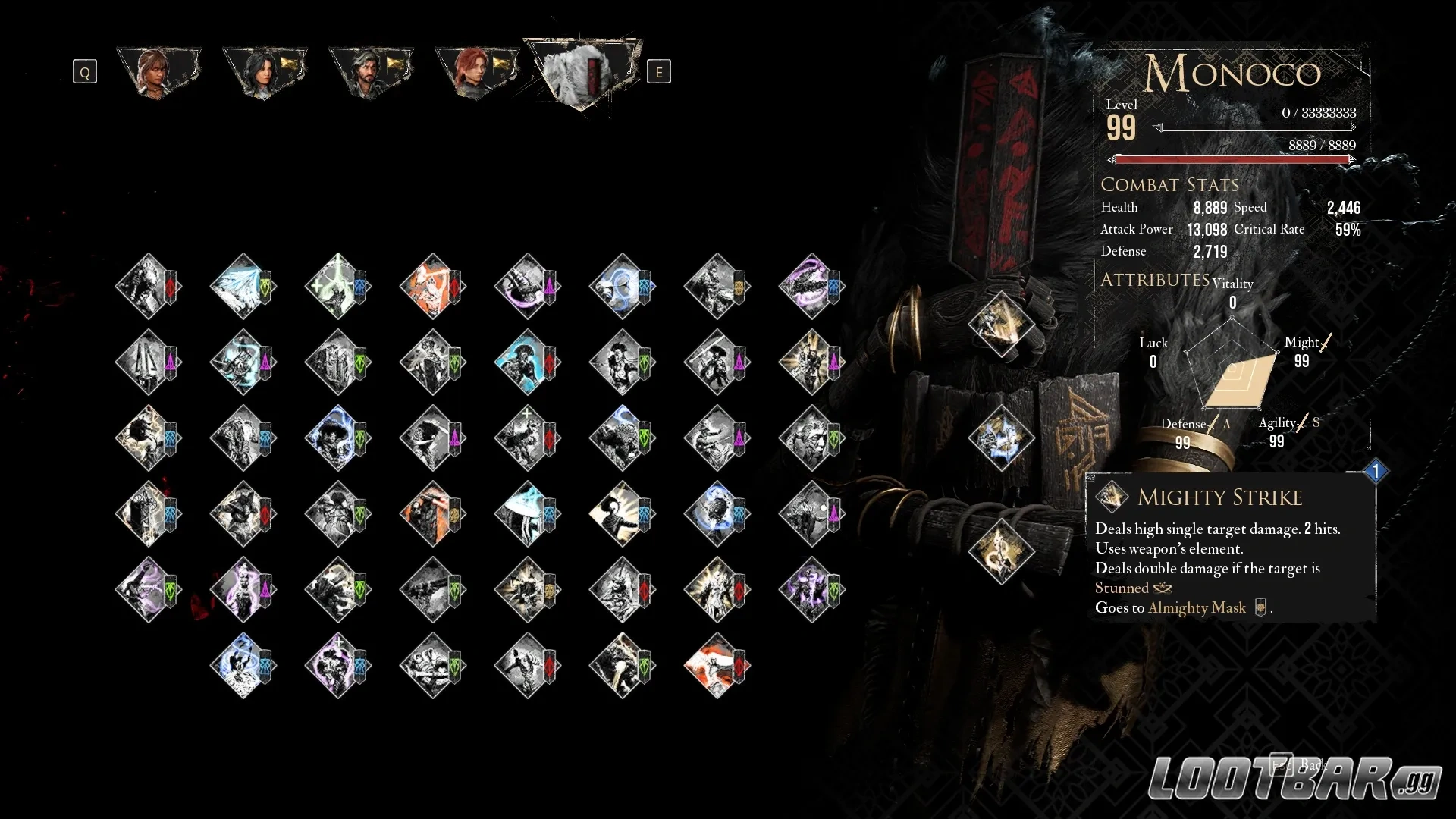The image size is (1456, 819).
Task: Select the blue-glowing mask icon on Monoco's model
Action: (x=999, y=438)
